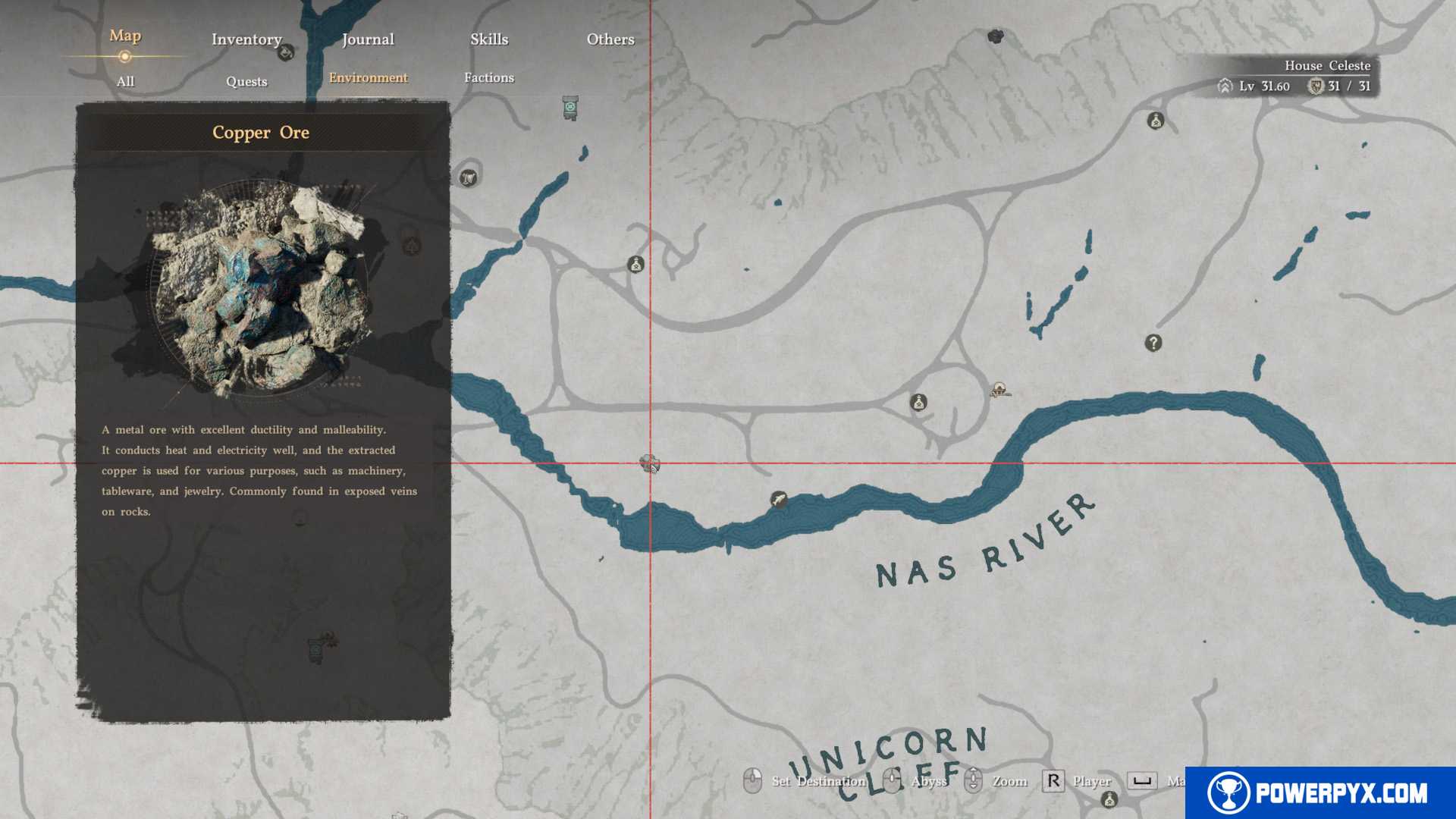Filter the map by Quests

point(246,81)
